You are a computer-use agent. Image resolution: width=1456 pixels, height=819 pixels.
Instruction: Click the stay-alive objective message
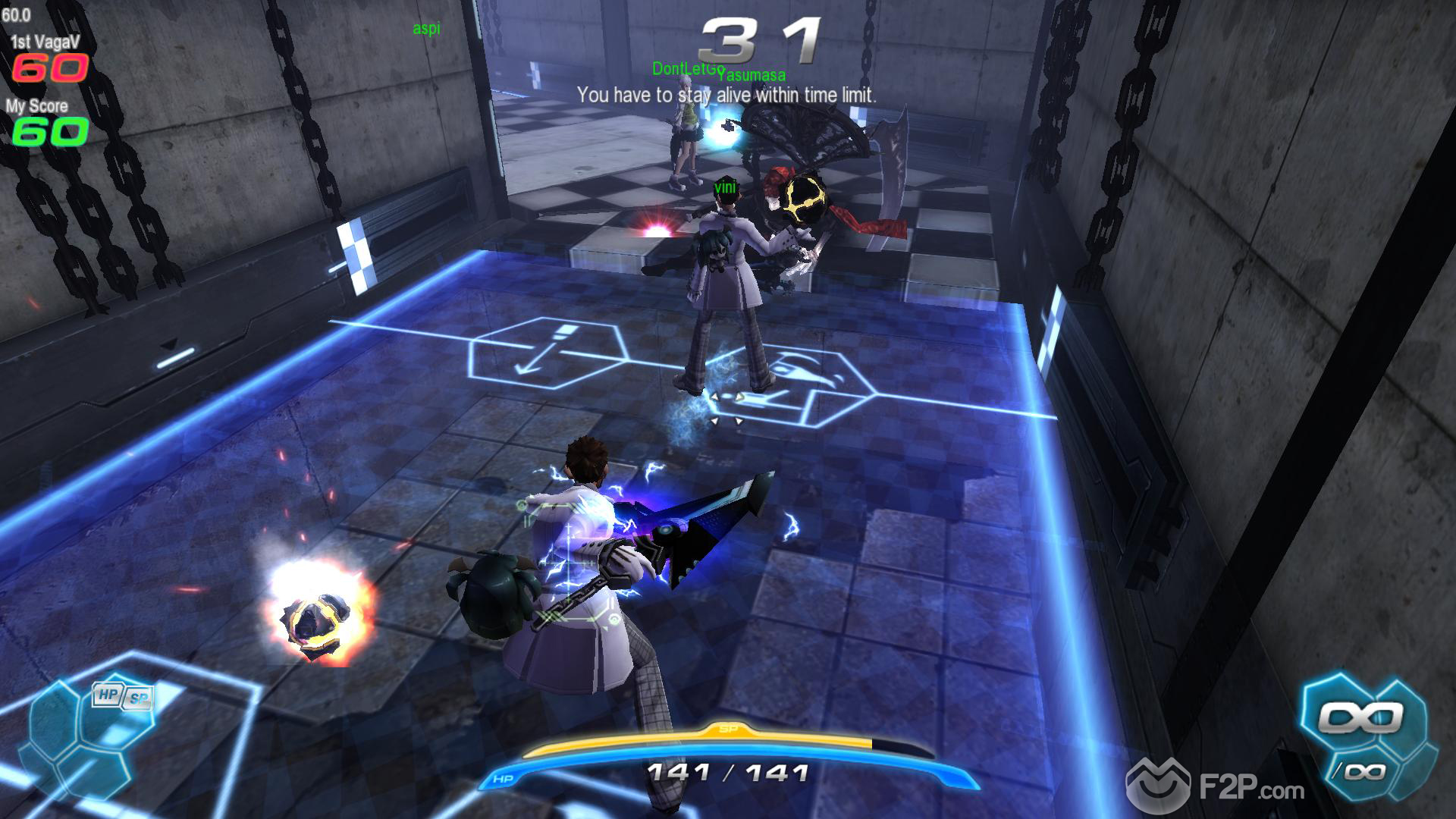[726, 96]
